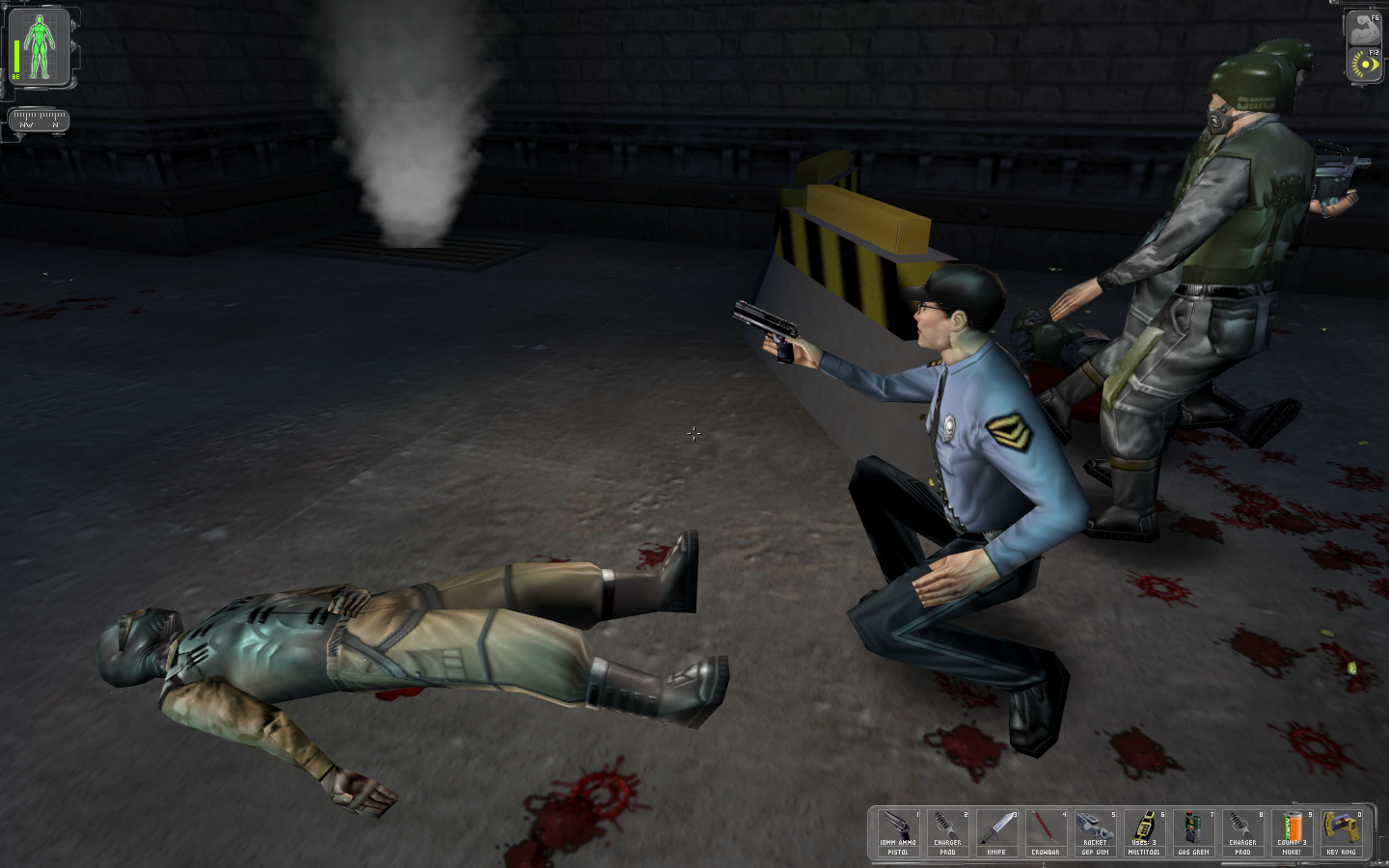This screenshot has width=1389, height=868.
Task: Pick the orange Nuke! can slot
Action: click(1292, 832)
